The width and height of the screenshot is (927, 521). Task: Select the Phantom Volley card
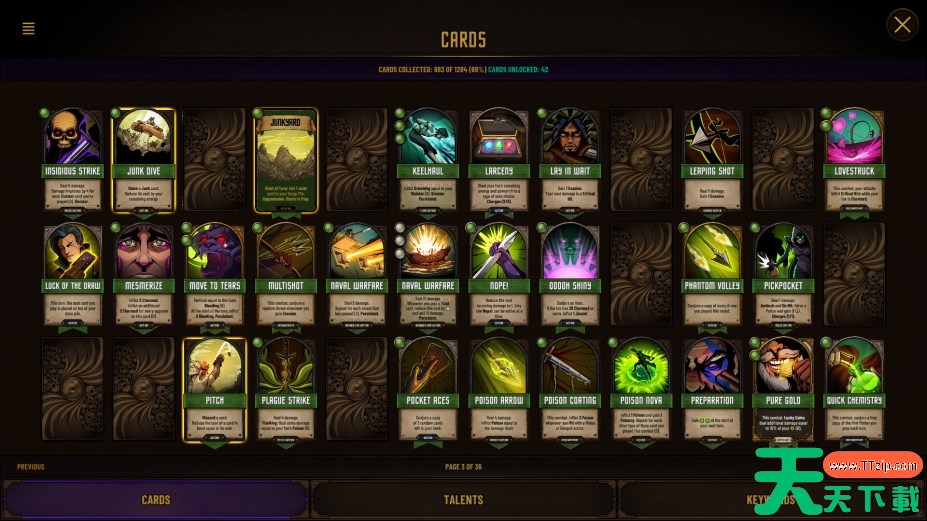pos(712,275)
